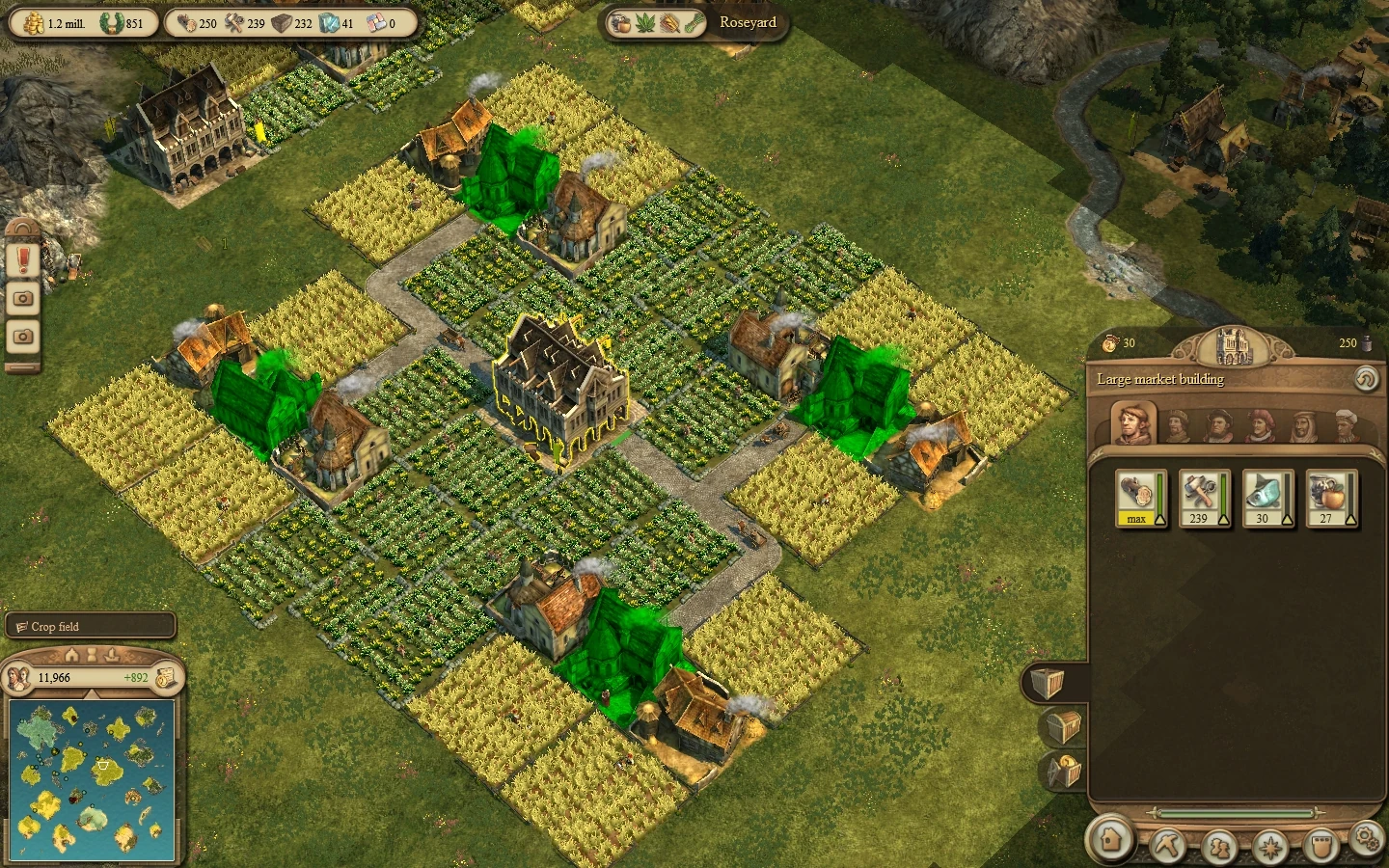Activate the pickaxe demolish tool
1389x868 pixels.
pos(1166,846)
